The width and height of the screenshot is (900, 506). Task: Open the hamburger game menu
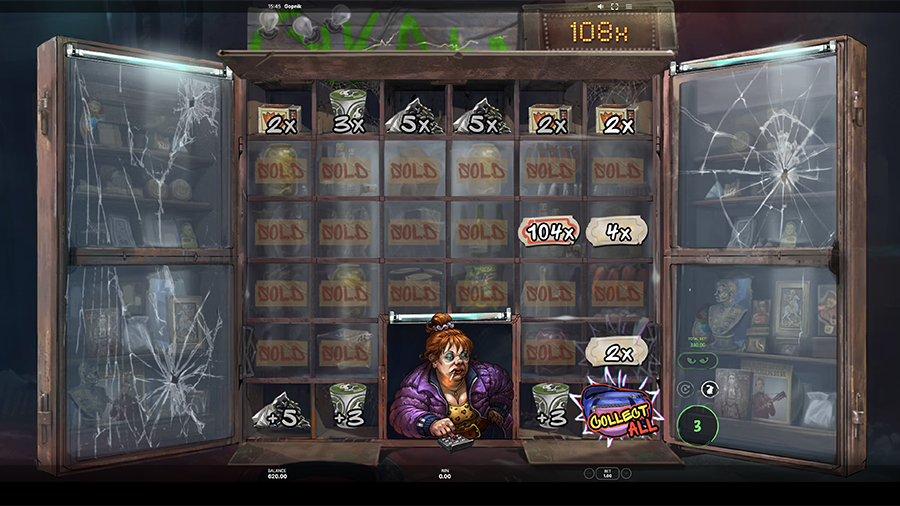(x=628, y=6)
